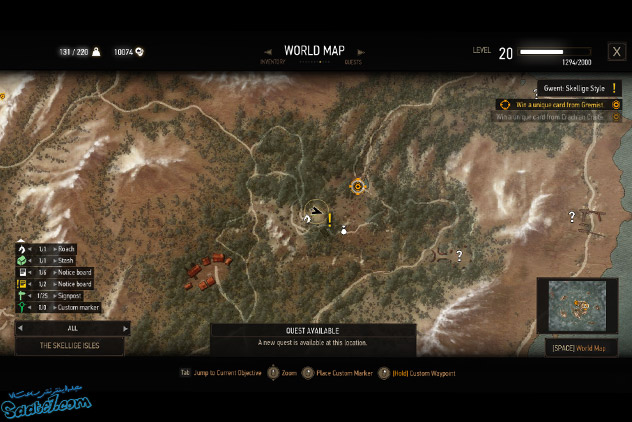The width and height of the screenshot is (632, 422).
Task: Click the question mark next to the ruins
Action: [x=459, y=255]
